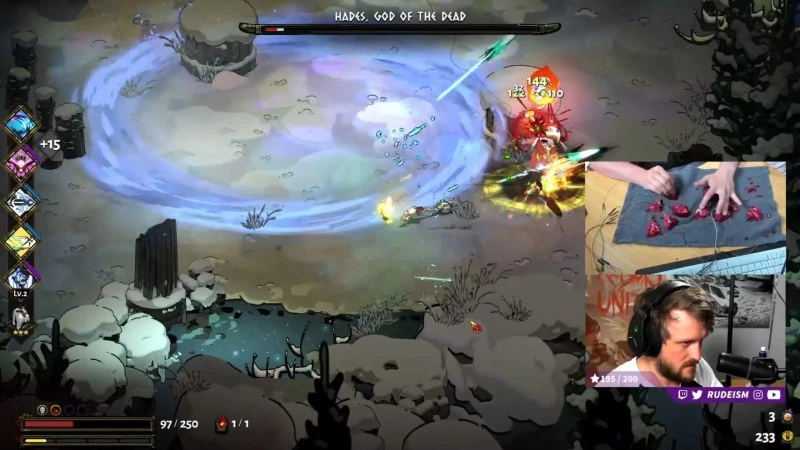Click the gold obol coin icon
800x450 pixels.
787,436
